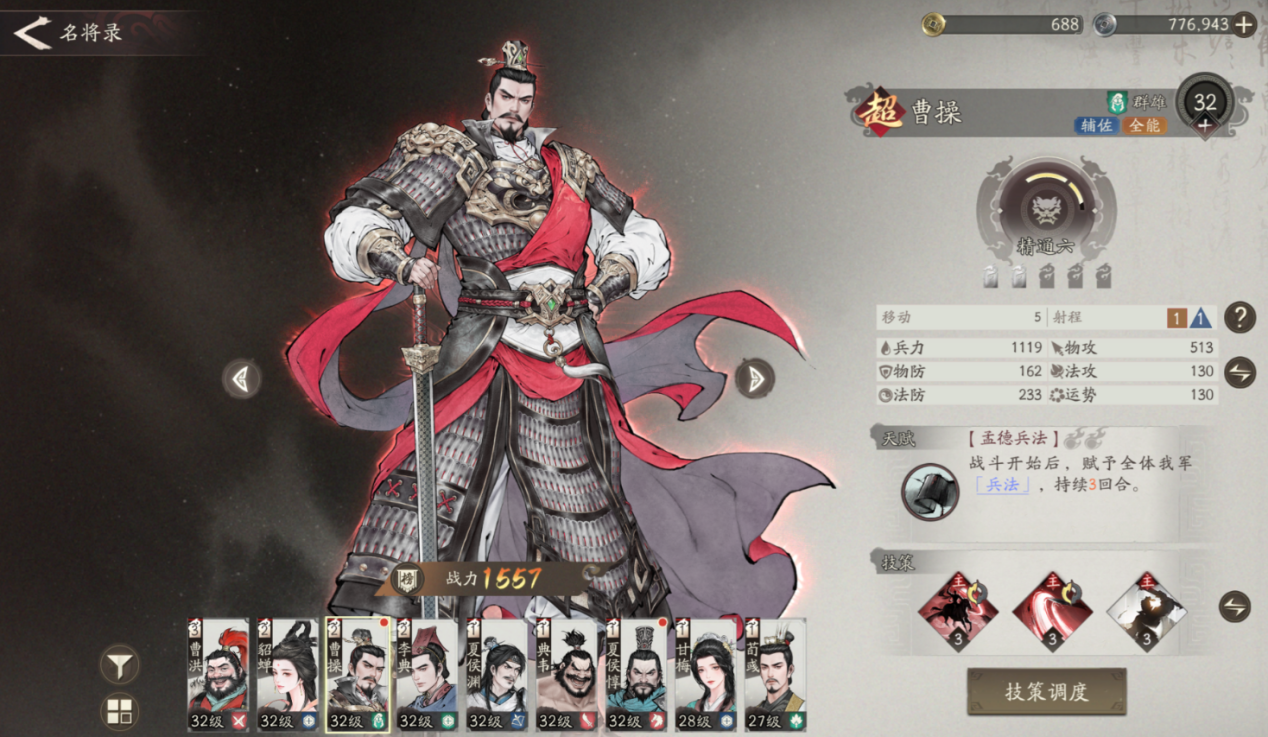
Task: Show the next hero with the right arrow
Action: [x=755, y=378]
